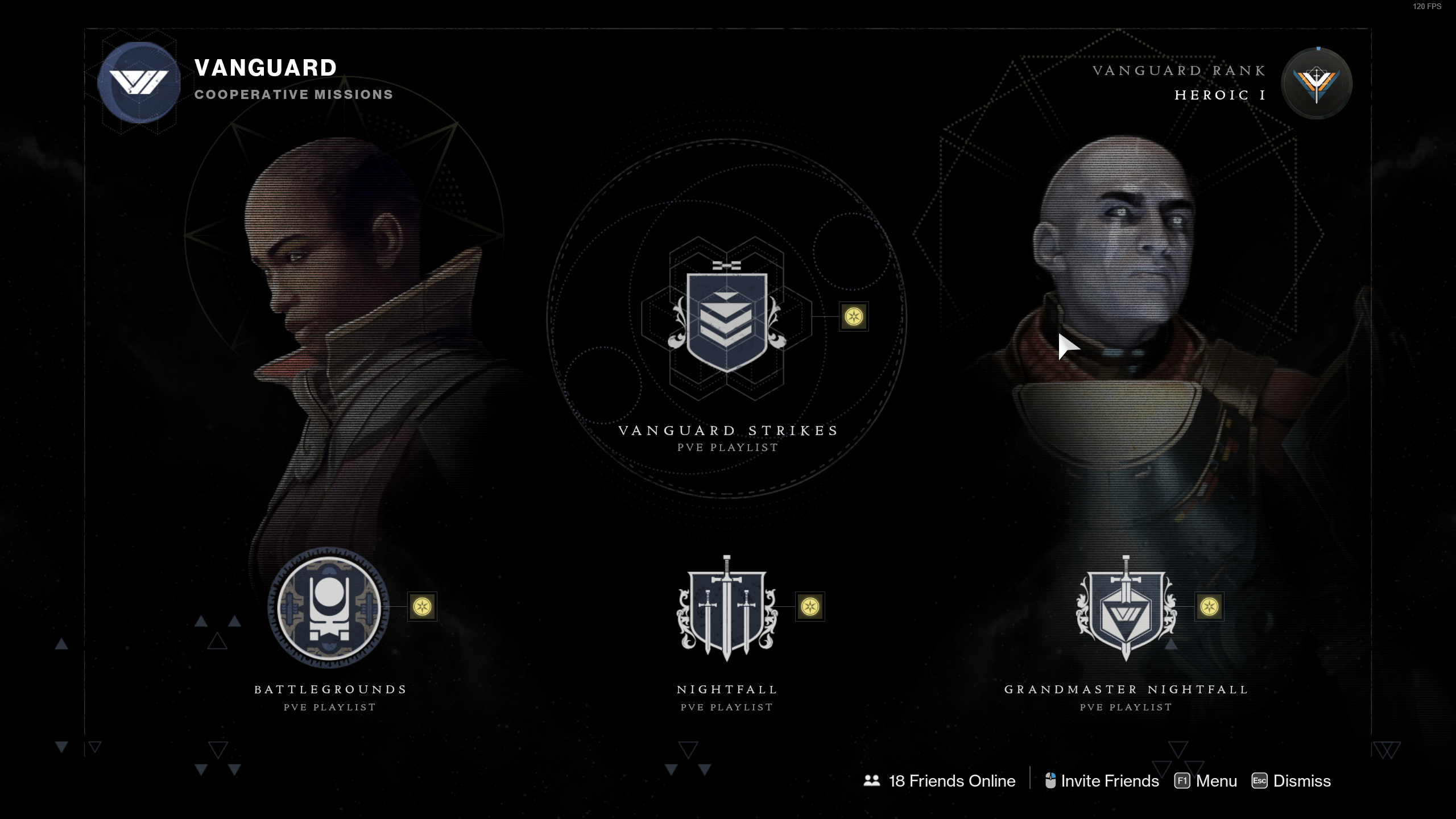Launch the Vanguard Strikes playlist
This screenshot has height=819, width=1456.
727,322
